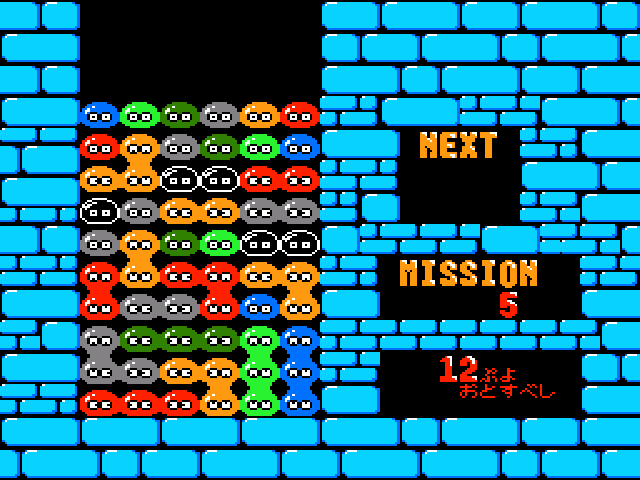
Task: Select the red mission objective text
Action: [497, 379]
